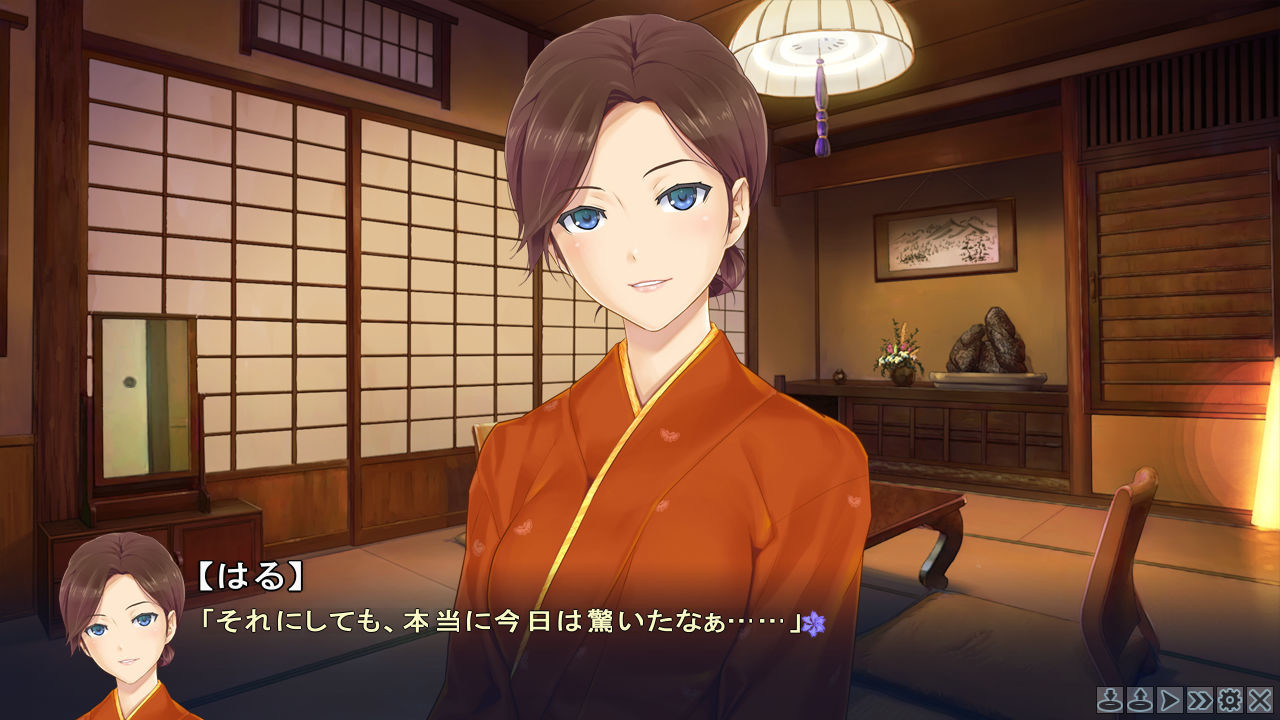The height and width of the screenshot is (720, 1280).
Task: Click the sakura text-advance indicator
Action: [817, 625]
